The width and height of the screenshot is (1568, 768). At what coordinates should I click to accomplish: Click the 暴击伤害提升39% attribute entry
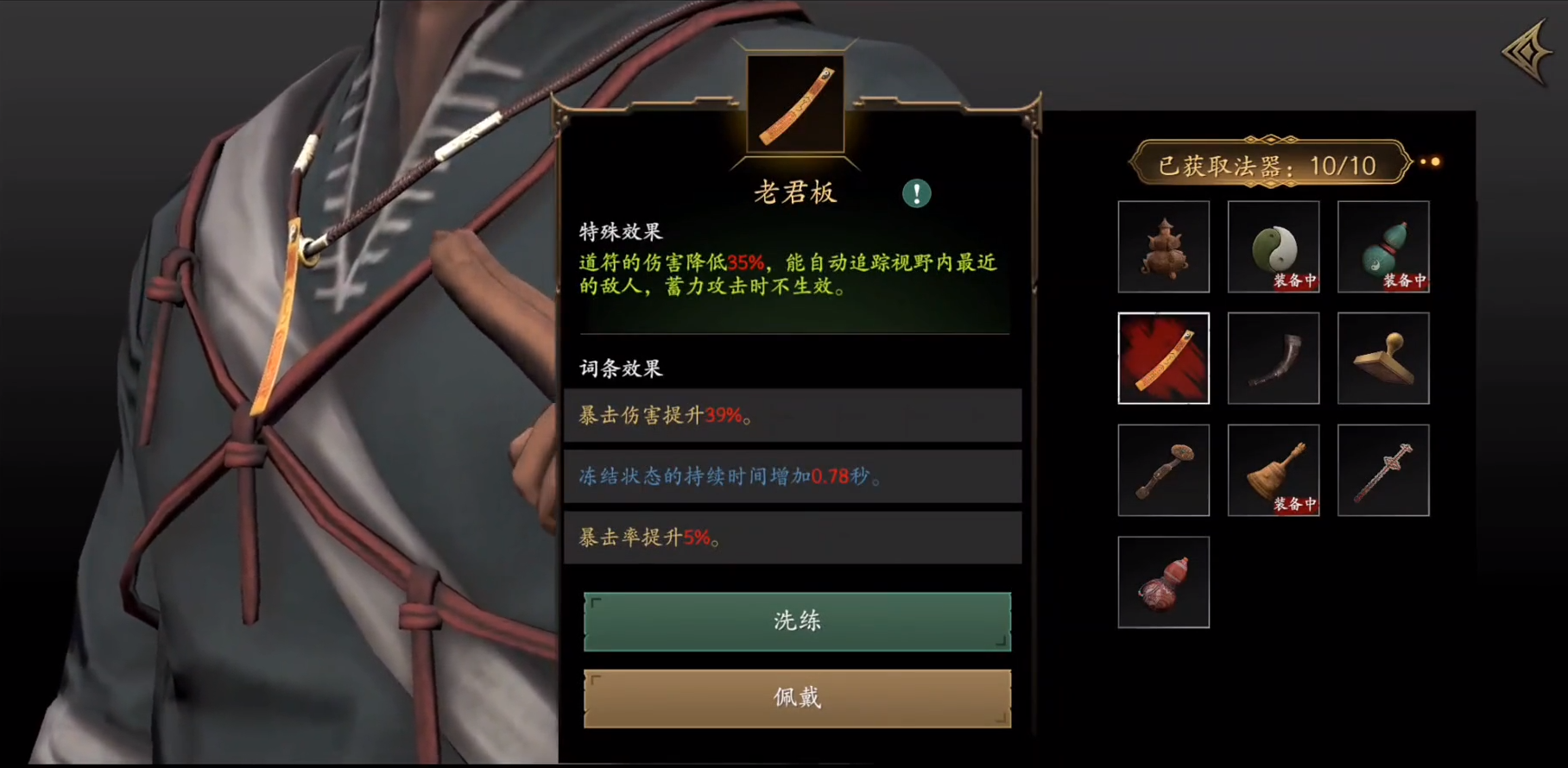[793, 415]
